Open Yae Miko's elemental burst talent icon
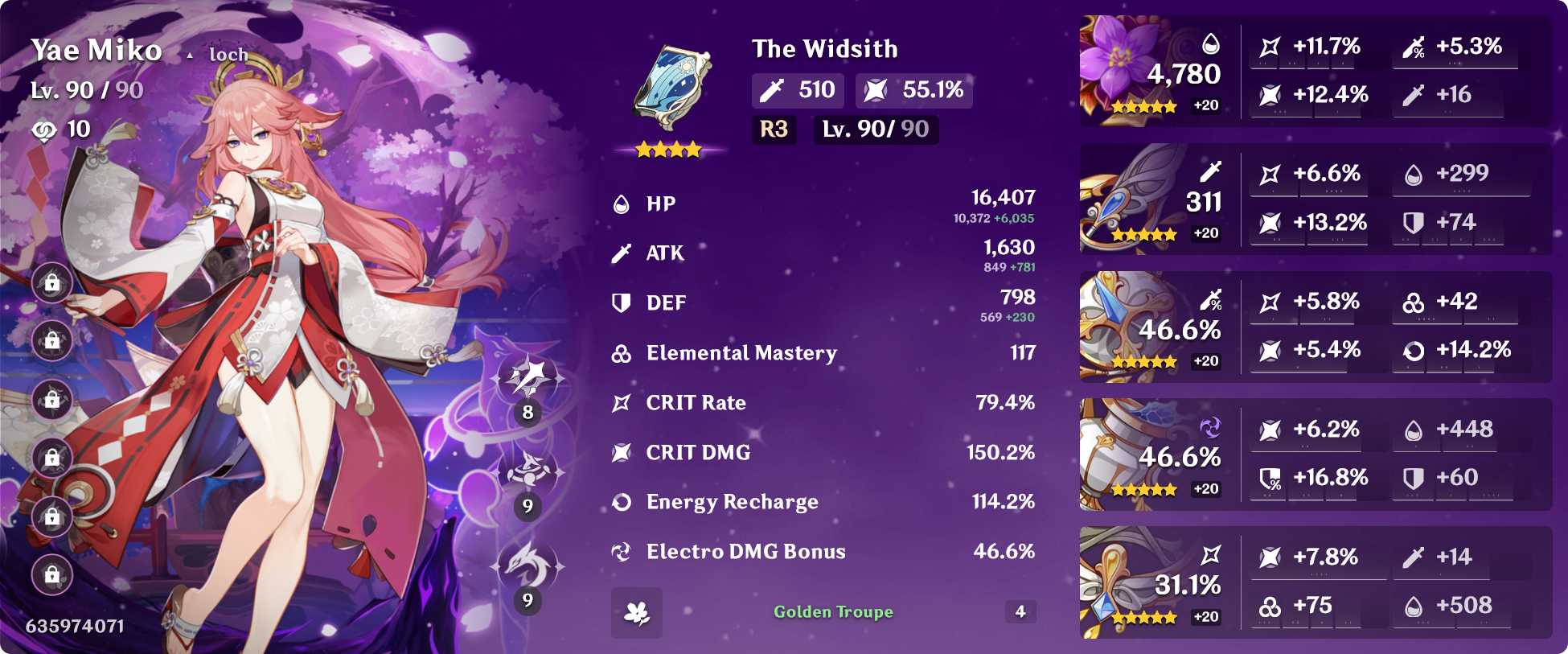Image resolution: width=1568 pixels, height=654 pixels. 527,565
